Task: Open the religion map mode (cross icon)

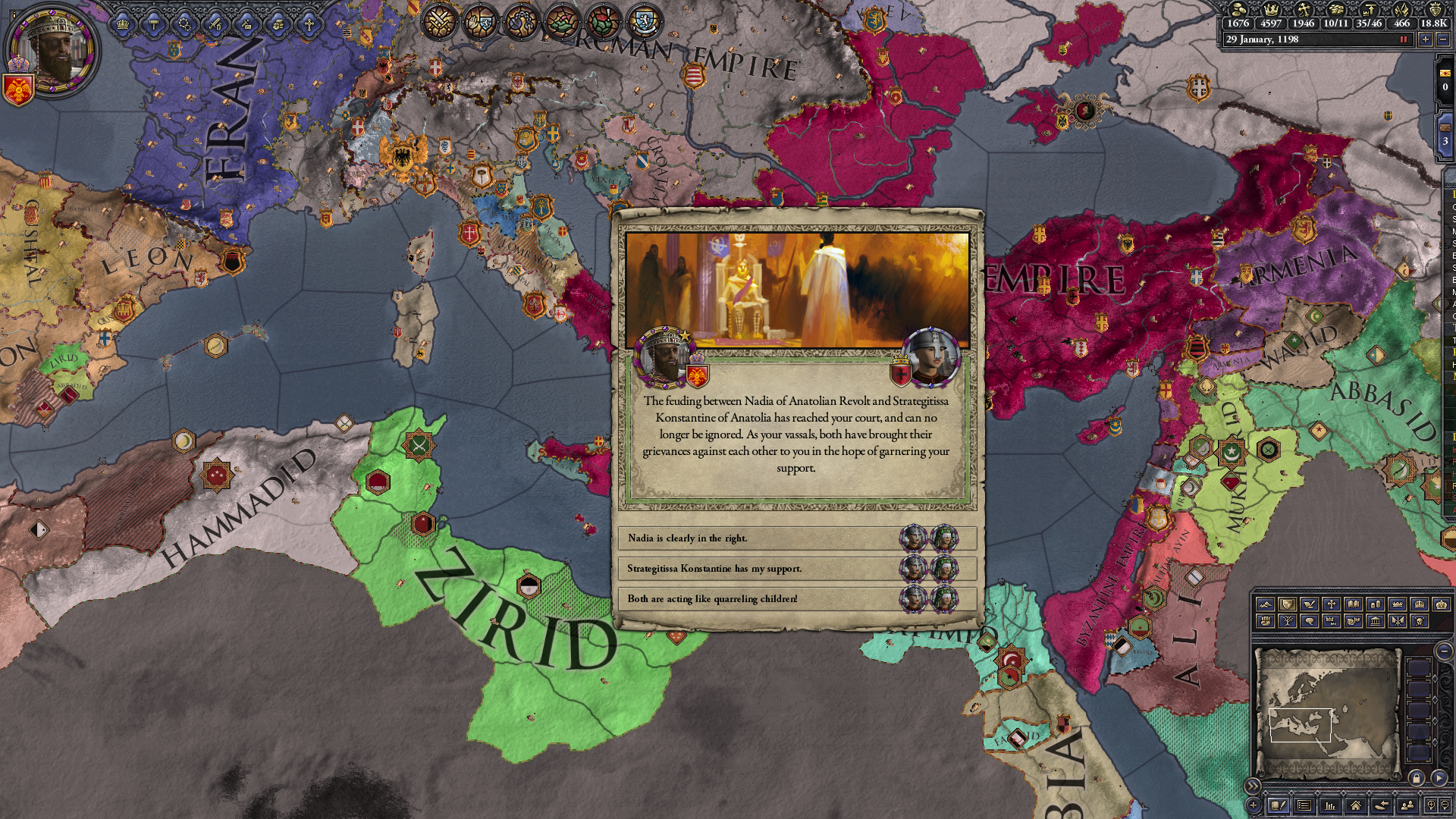Action: click(1332, 604)
